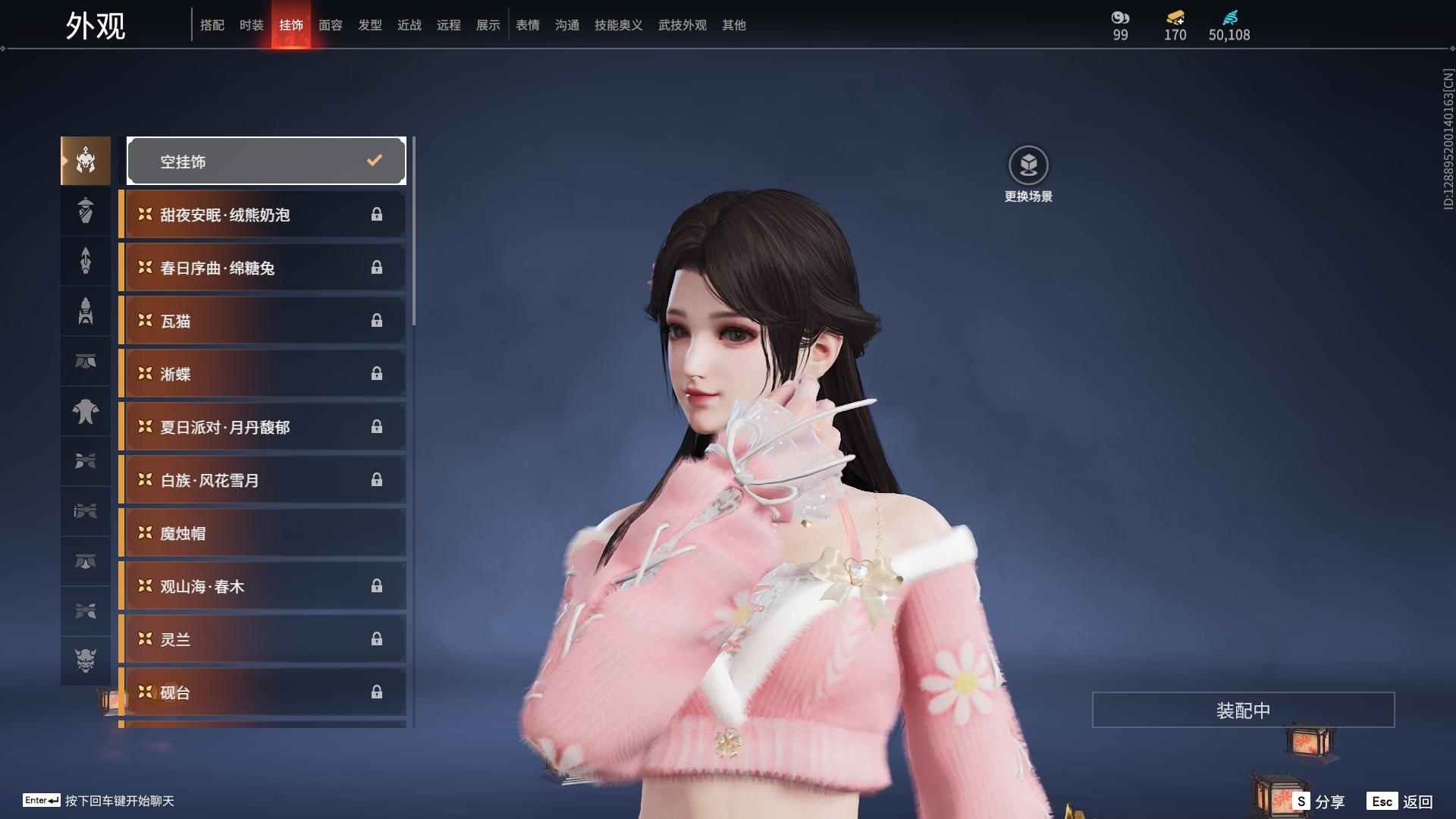1456x819 pixels.
Task: Switch to the 武技外观 tab
Action: coord(682,25)
